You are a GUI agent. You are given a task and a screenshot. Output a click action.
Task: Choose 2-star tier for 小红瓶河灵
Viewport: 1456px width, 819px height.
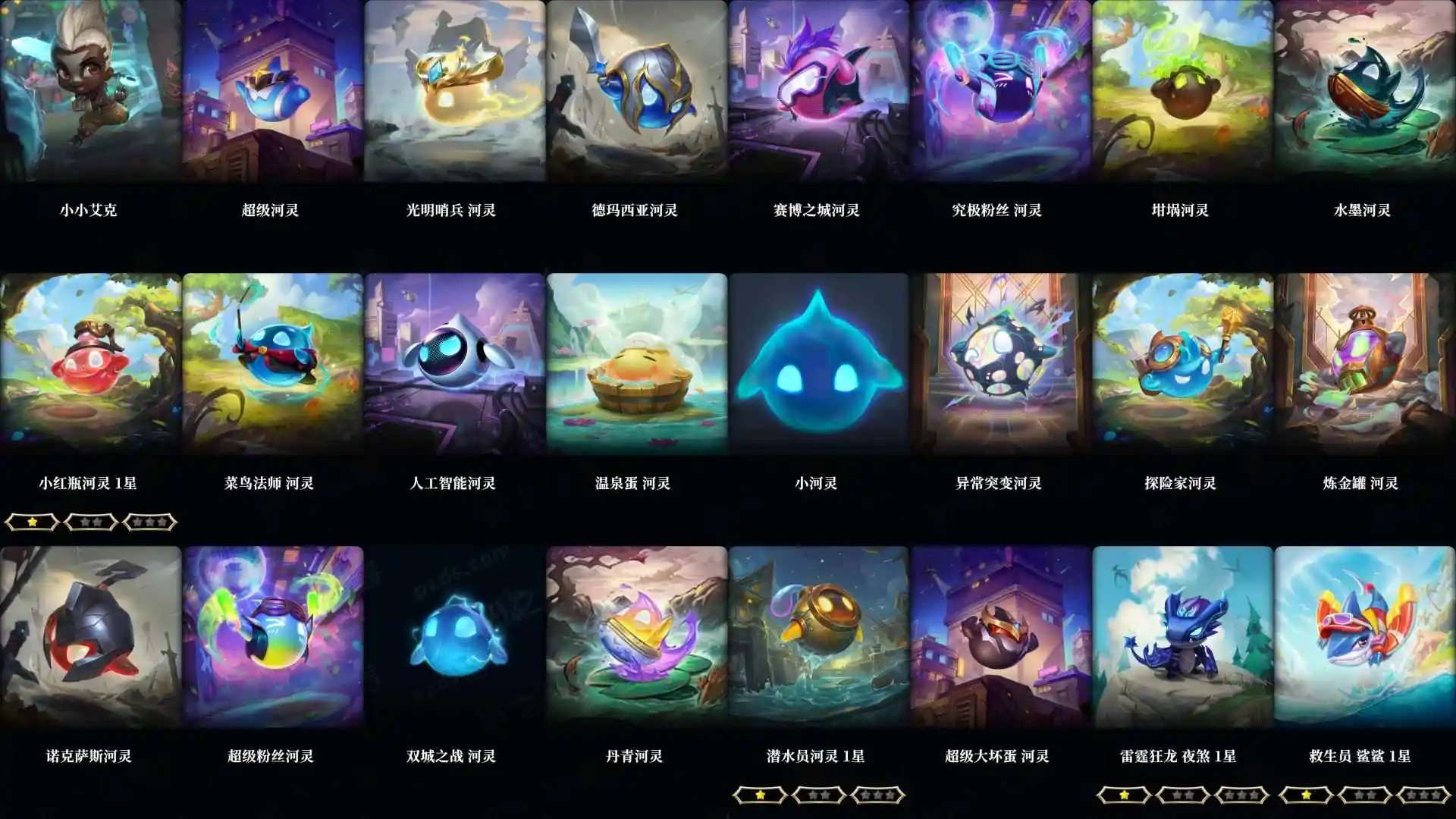(x=89, y=522)
